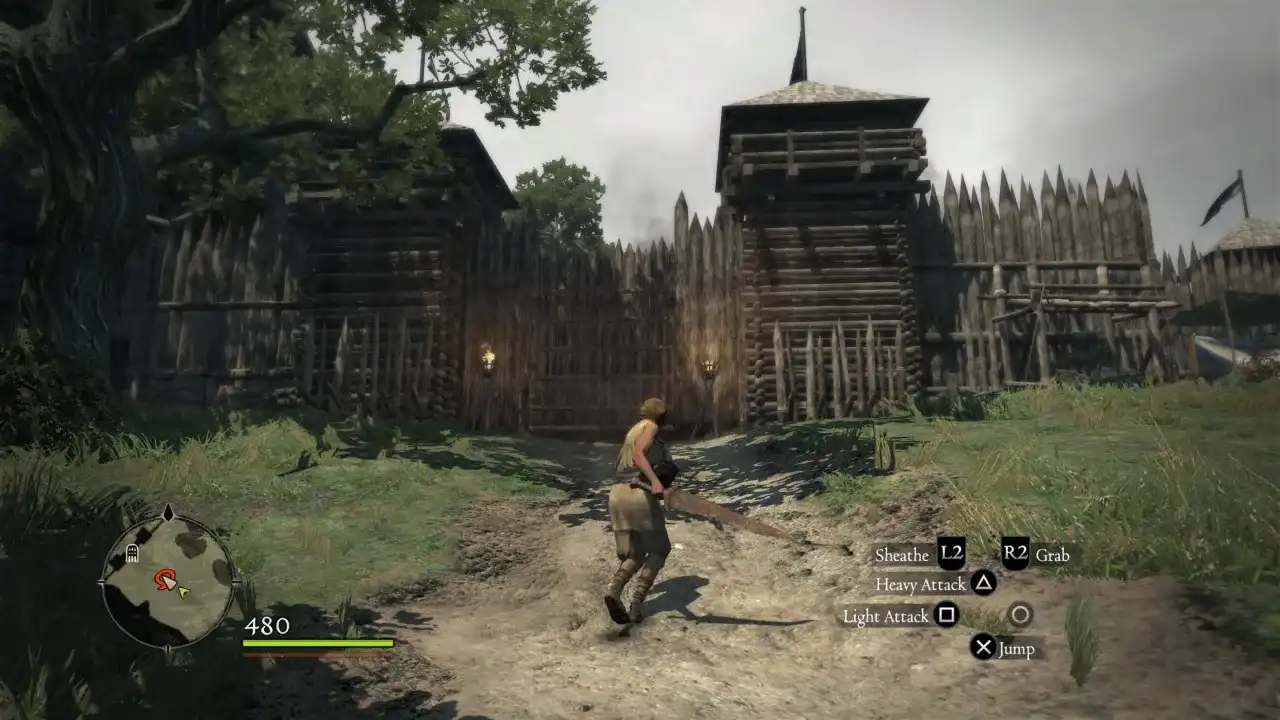Click the Circle button prompt icon
Screen dimensions: 1280x720
coord(1022,614)
